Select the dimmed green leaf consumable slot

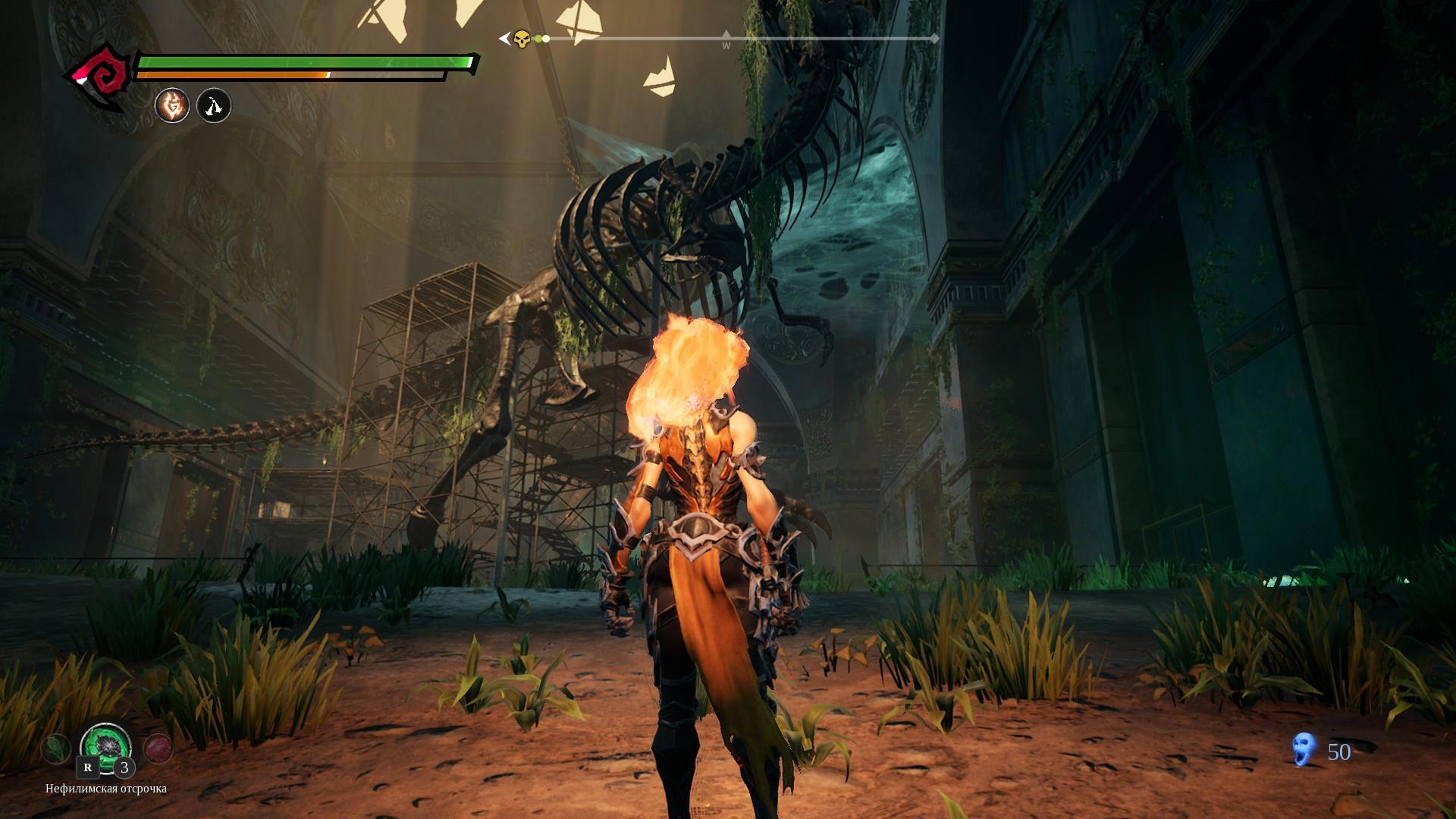(56, 748)
